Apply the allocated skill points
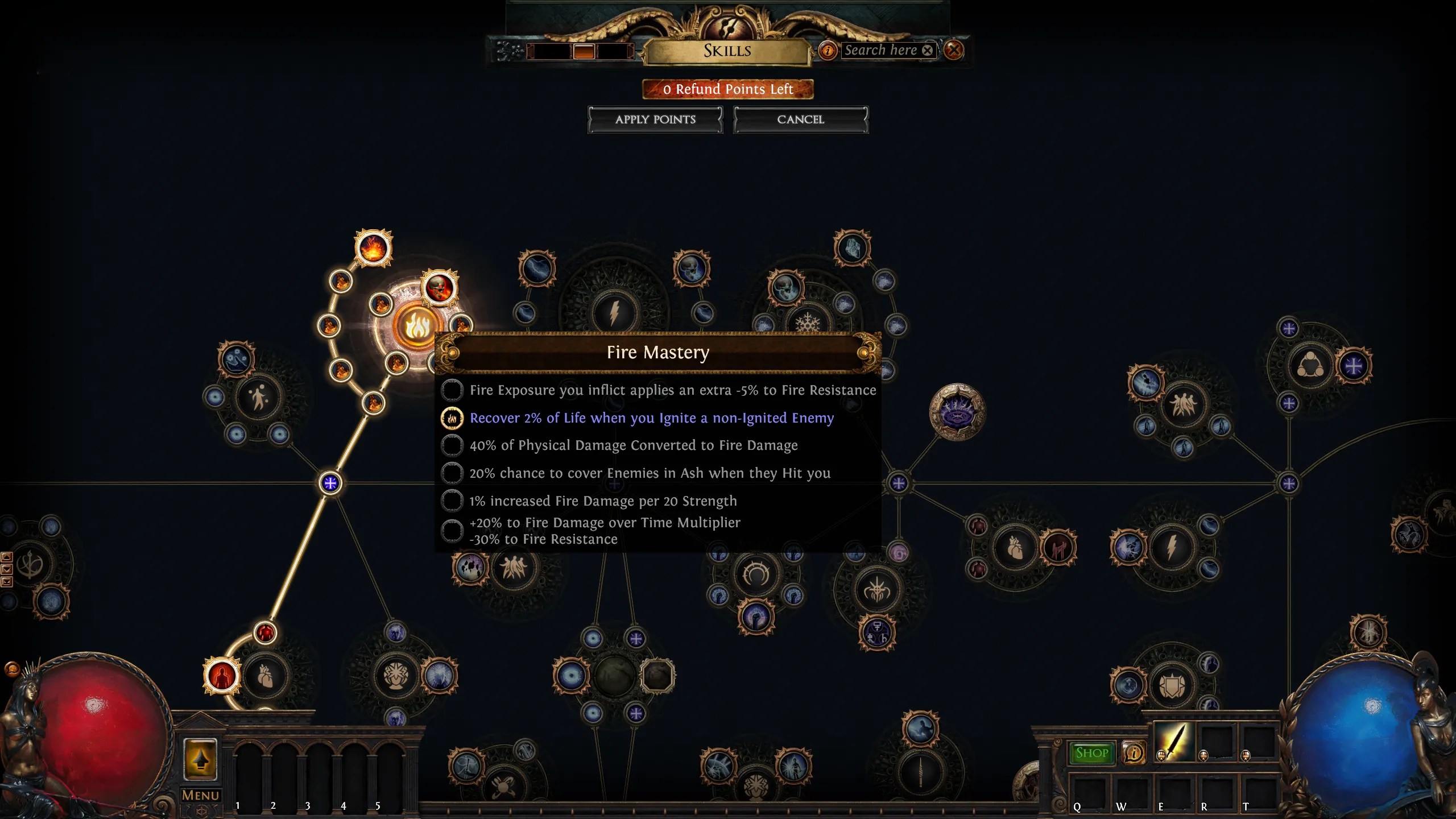 (655, 119)
